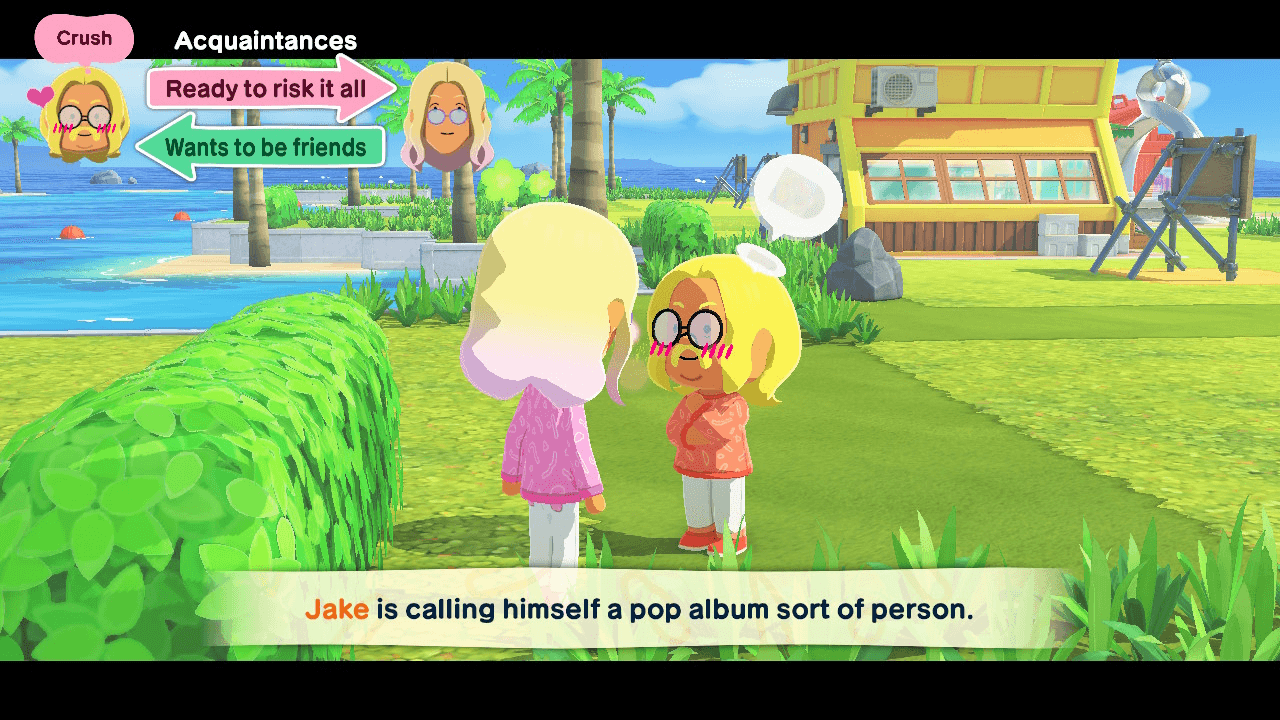This screenshot has height=720, width=1280.
Task: Advance the 'pop album sort of person' dialogue
Action: coord(640,609)
